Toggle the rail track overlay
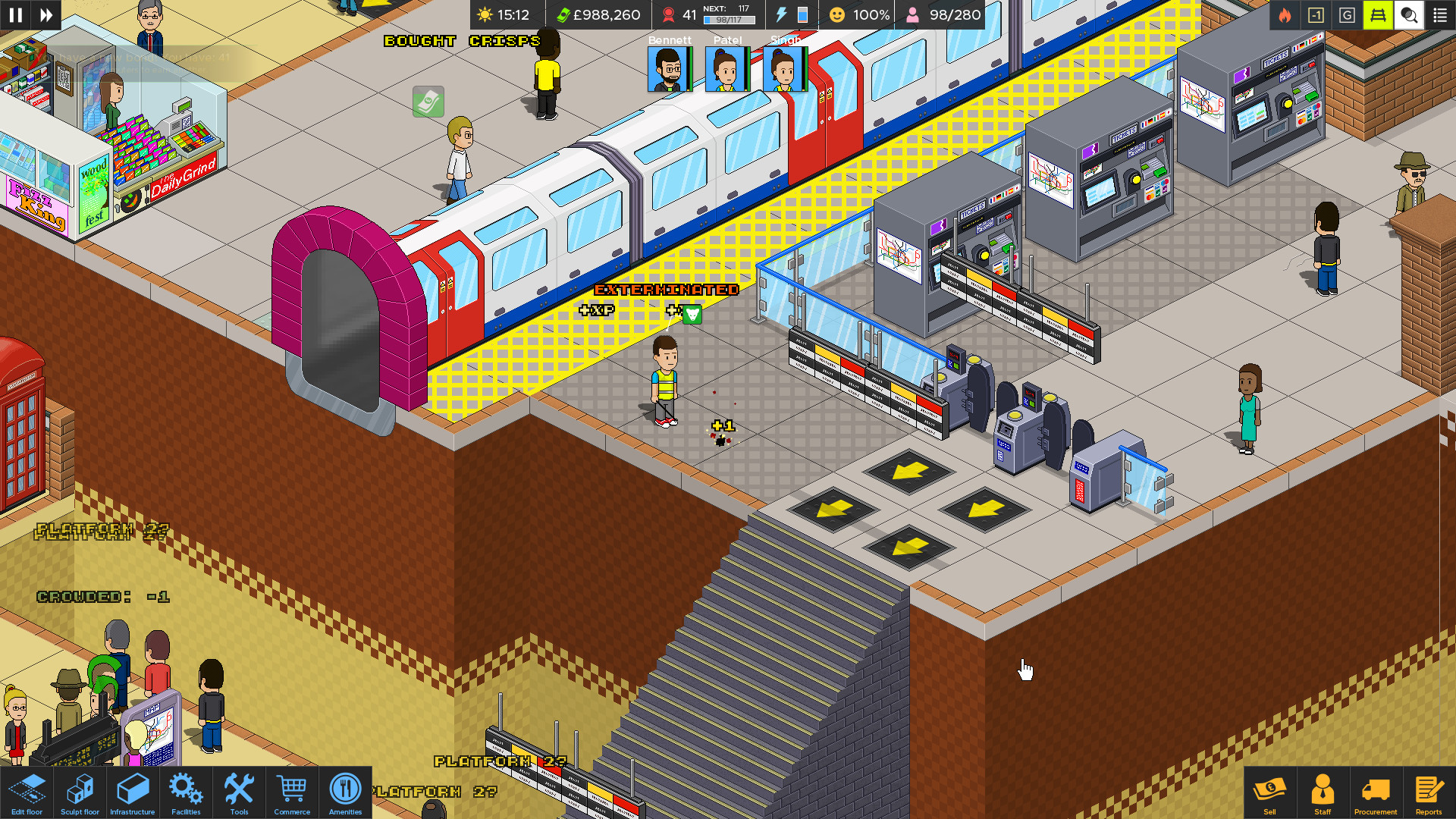This screenshot has width=1456, height=819. point(1379,14)
